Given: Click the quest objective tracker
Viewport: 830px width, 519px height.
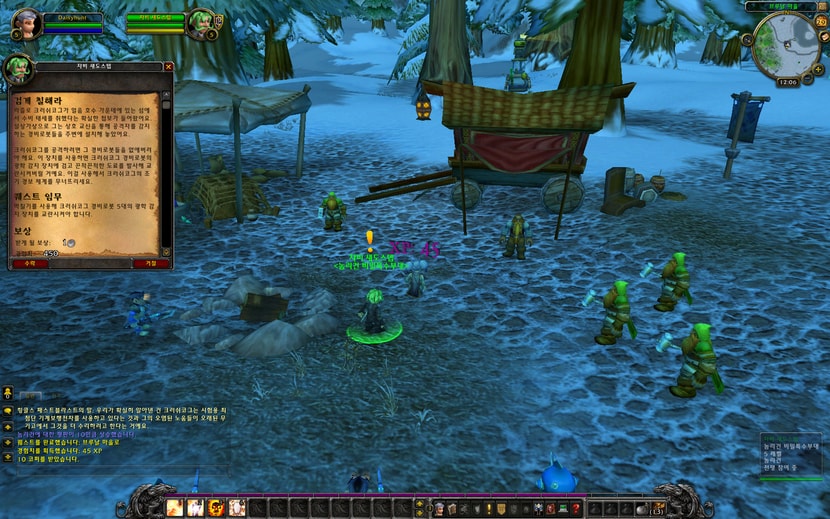Looking at the screenshot, I should point(791,455).
